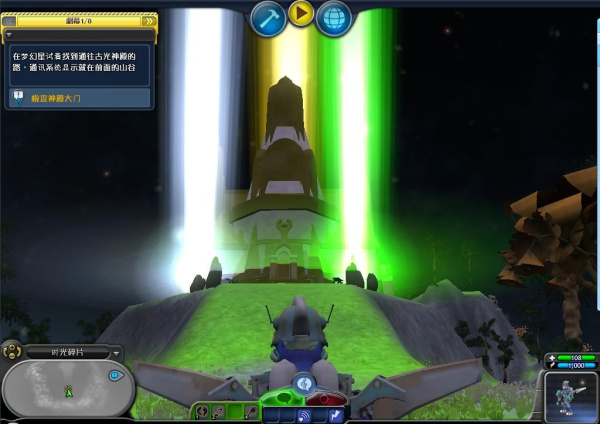Click the yellow play button
This screenshot has width=600, height=424.
point(301,13)
